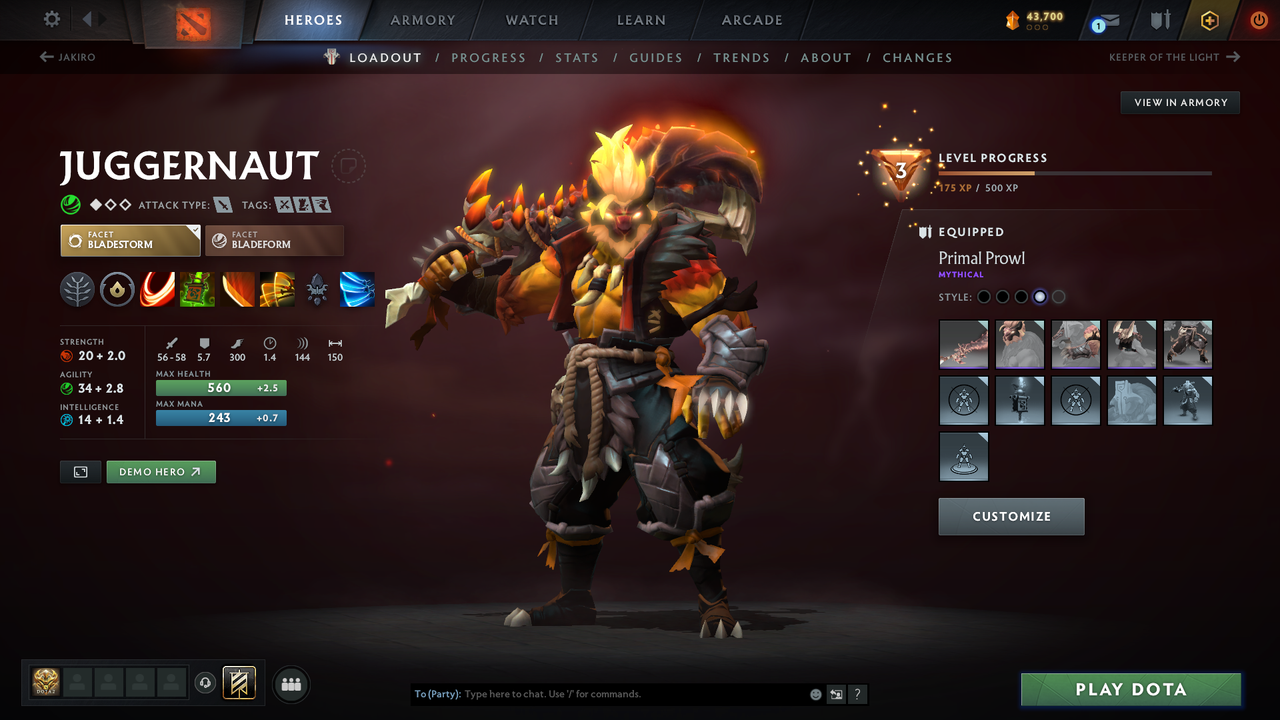Viewport: 1280px width, 720px height.
Task: Switch to the Bladeform facet
Action: click(274, 240)
